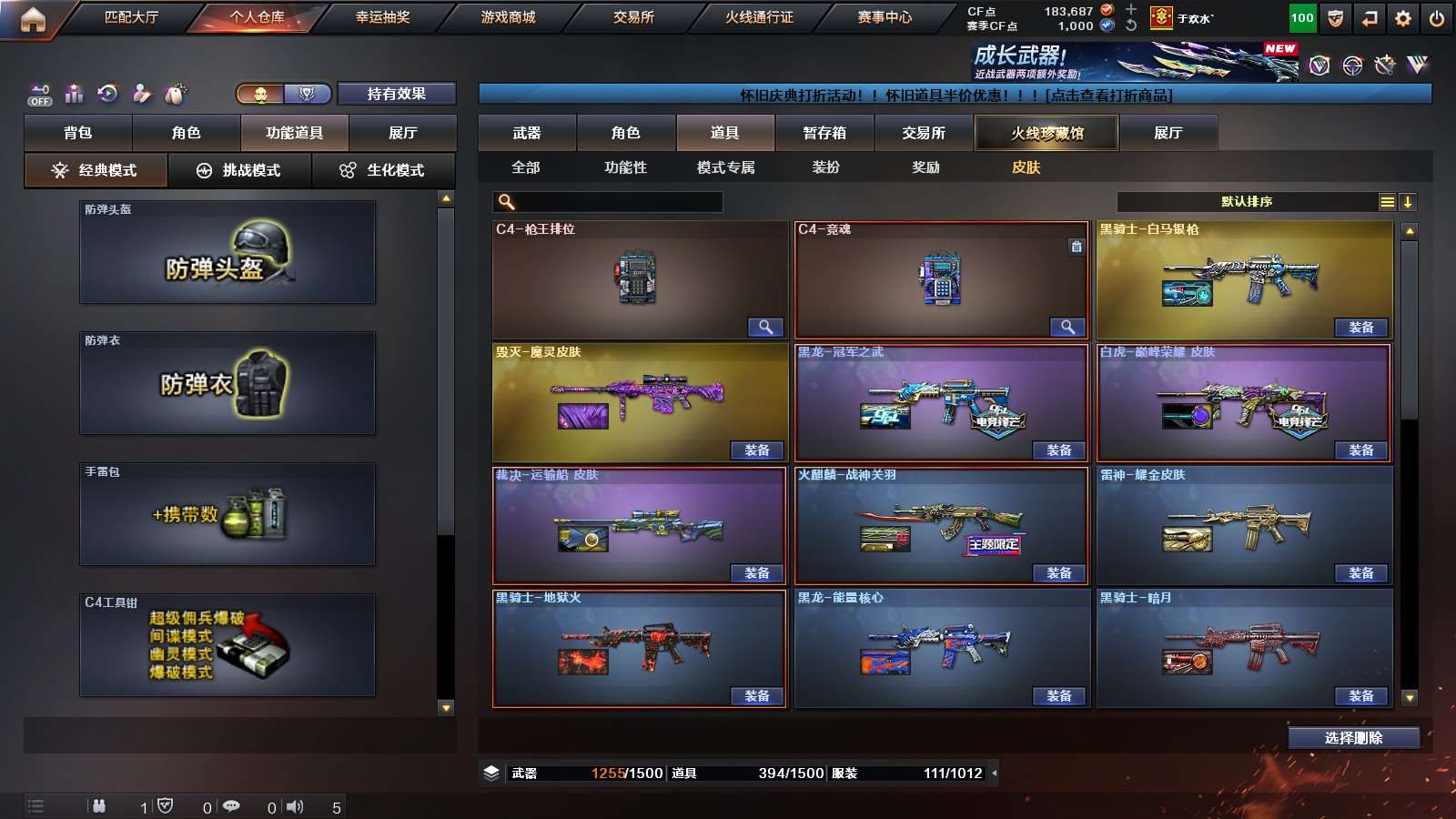Image resolution: width=1456 pixels, height=819 pixels.
Task: Open the 匹配大厅 lobby menu
Action: (x=131, y=17)
